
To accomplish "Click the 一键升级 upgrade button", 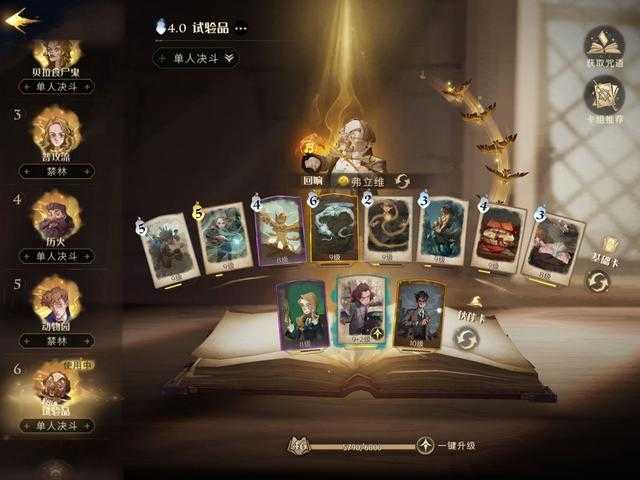I will coord(427,446).
